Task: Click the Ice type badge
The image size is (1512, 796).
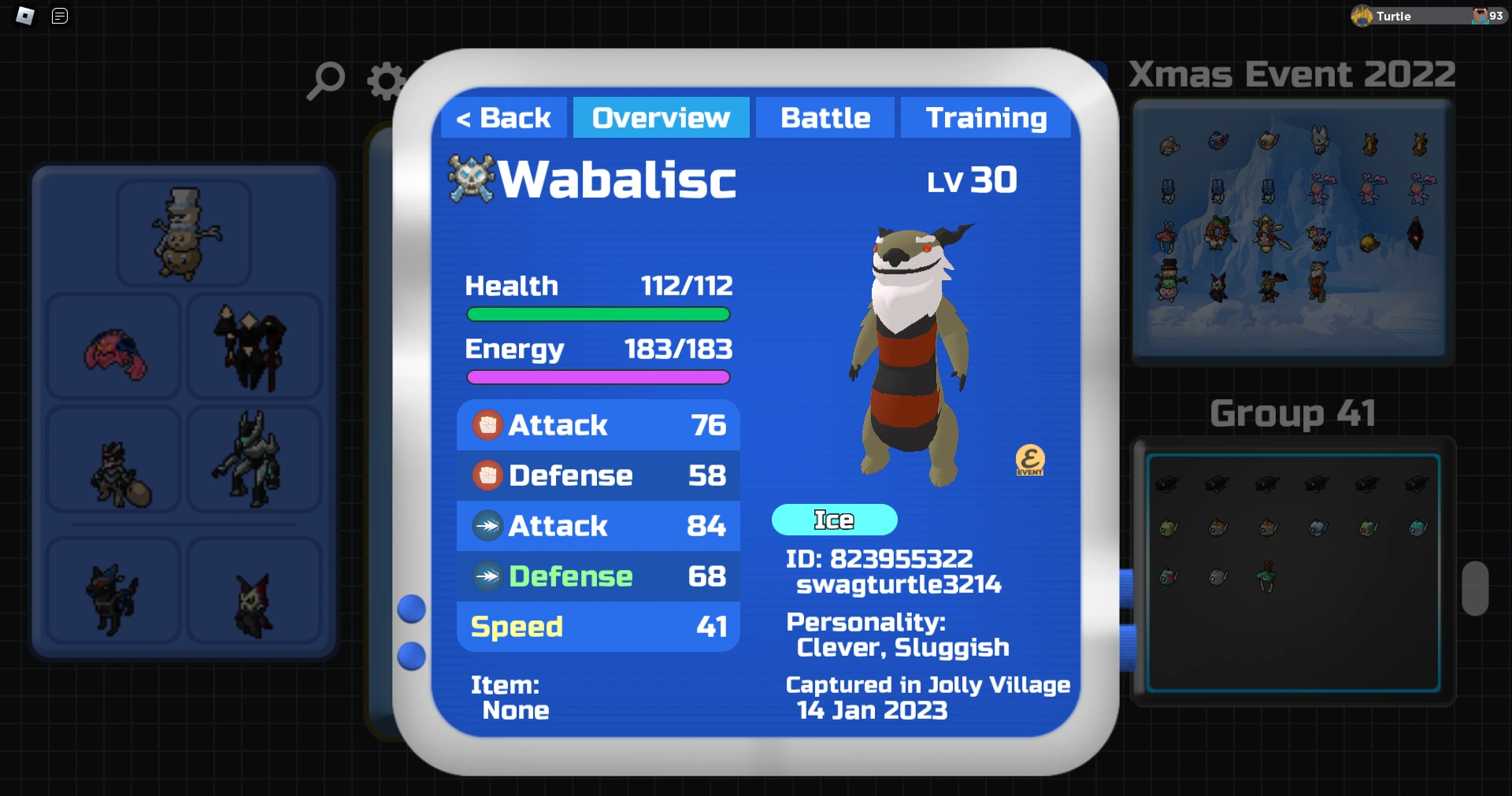Action: [x=834, y=520]
